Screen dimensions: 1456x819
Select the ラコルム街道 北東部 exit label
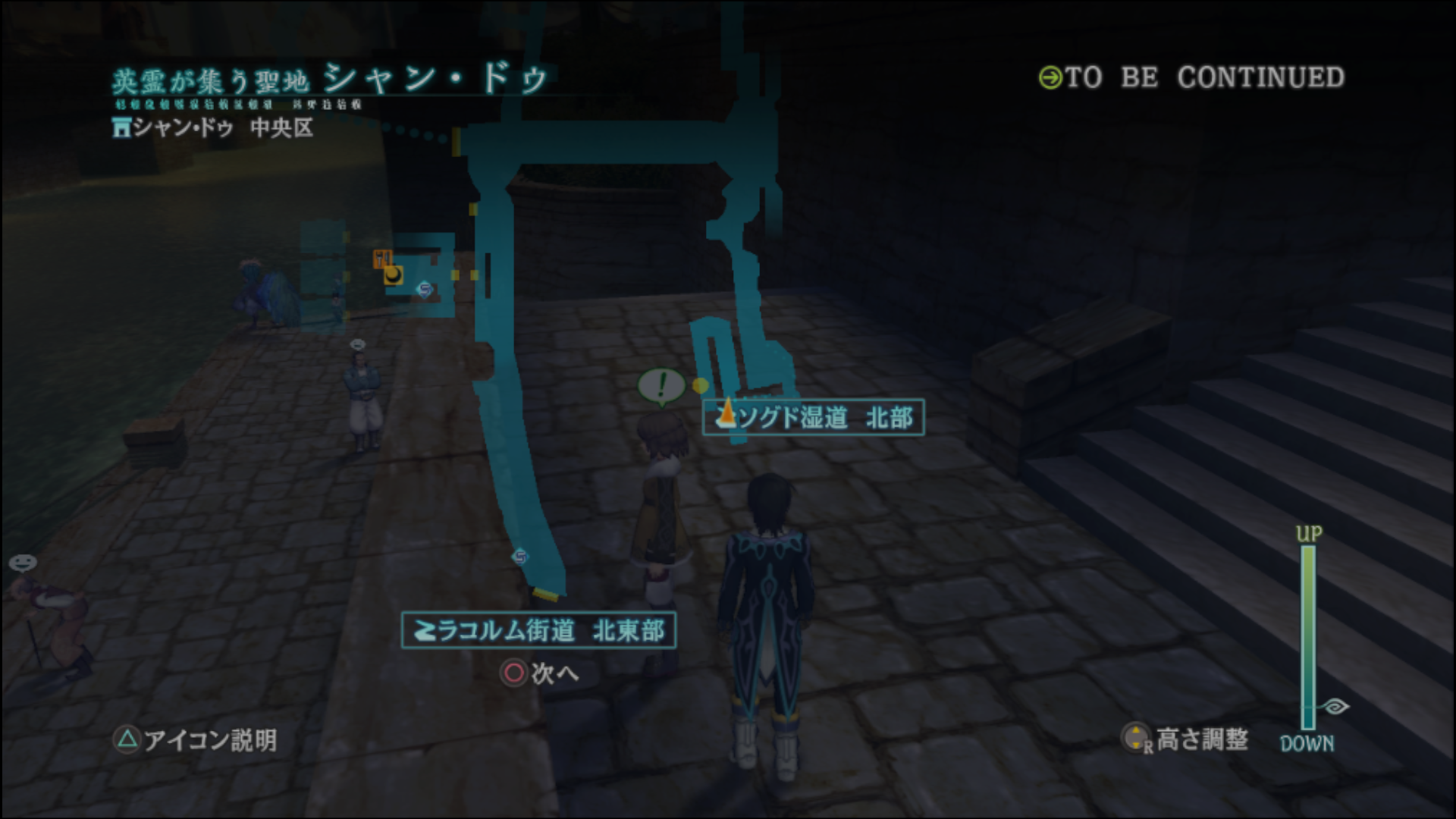click(538, 630)
